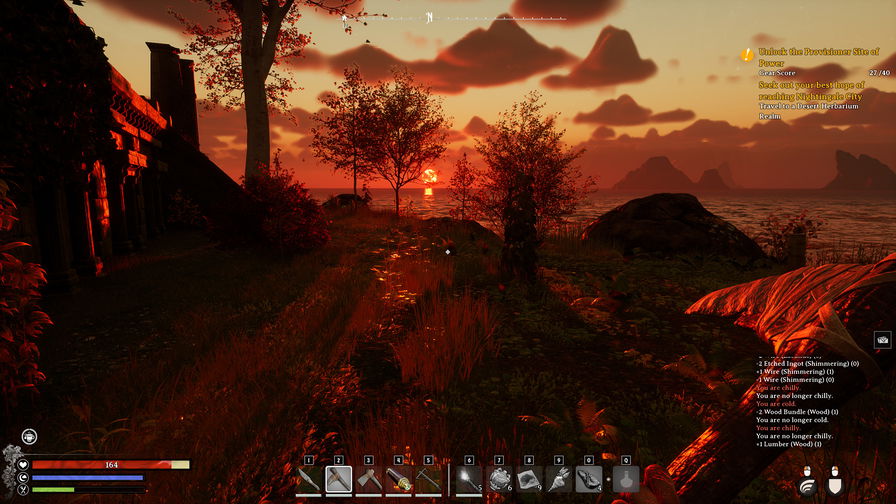Use the round food item in slot 7
Image resolution: width=896 pixels, height=504 pixels.
(499, 480)
